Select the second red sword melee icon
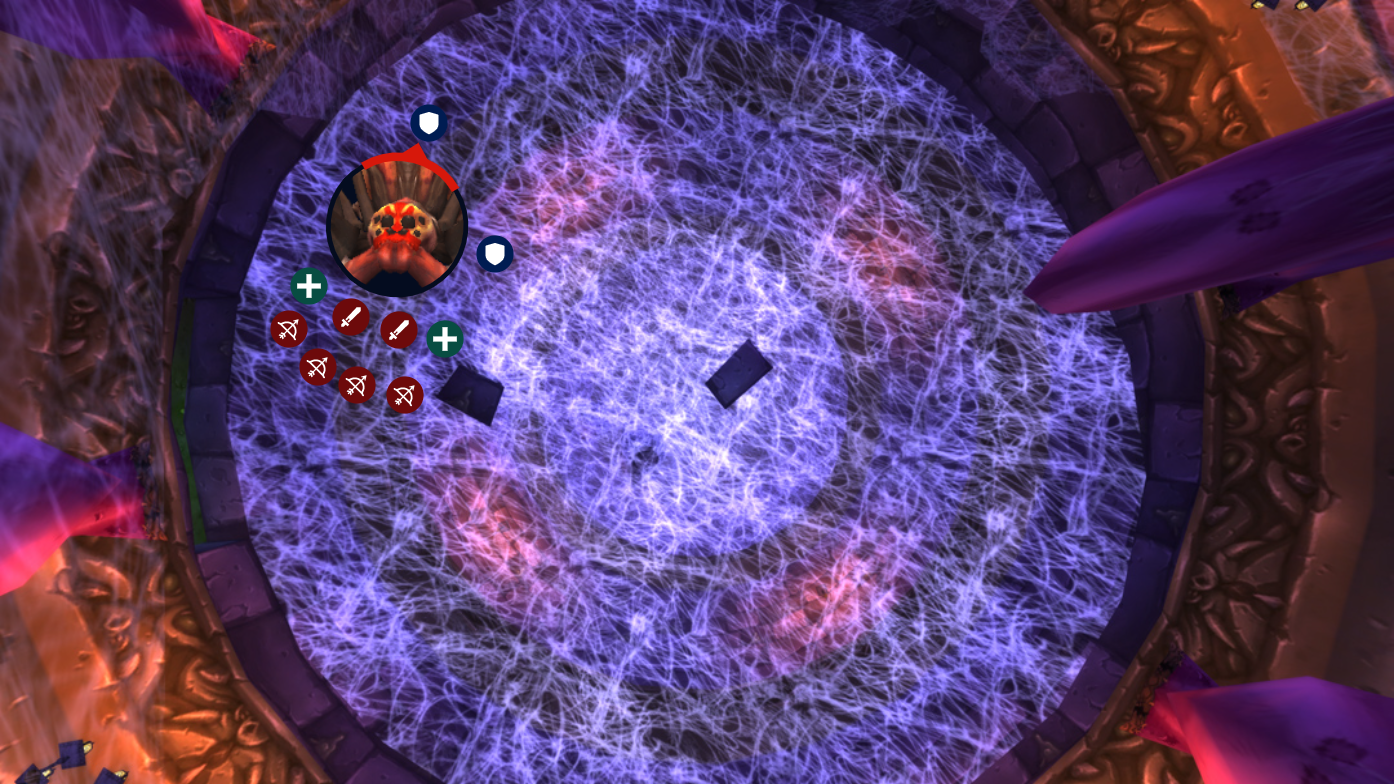1394x784 pixels. click(x=397, y=331)
